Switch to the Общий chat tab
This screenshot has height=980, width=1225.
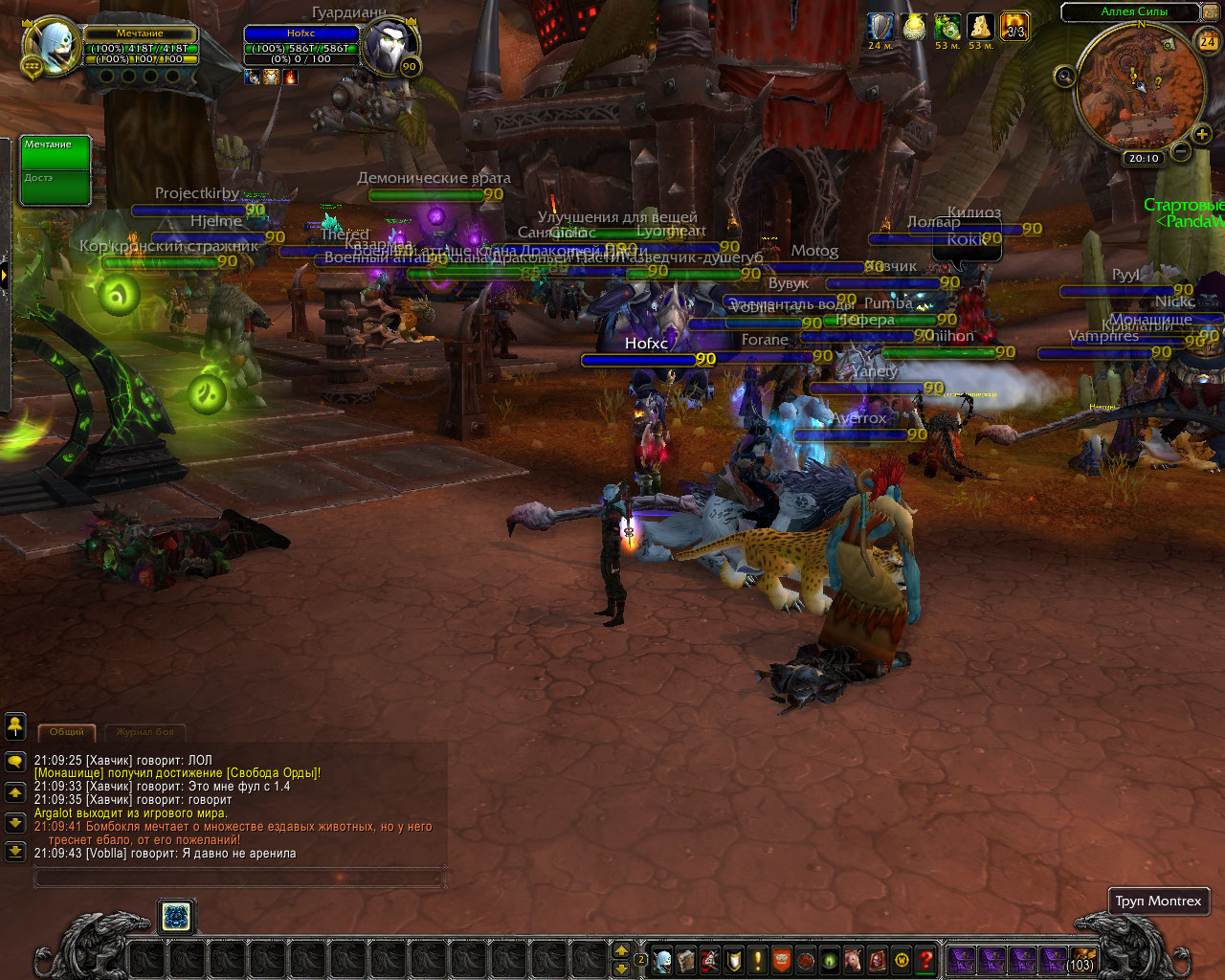coord(66,732)
